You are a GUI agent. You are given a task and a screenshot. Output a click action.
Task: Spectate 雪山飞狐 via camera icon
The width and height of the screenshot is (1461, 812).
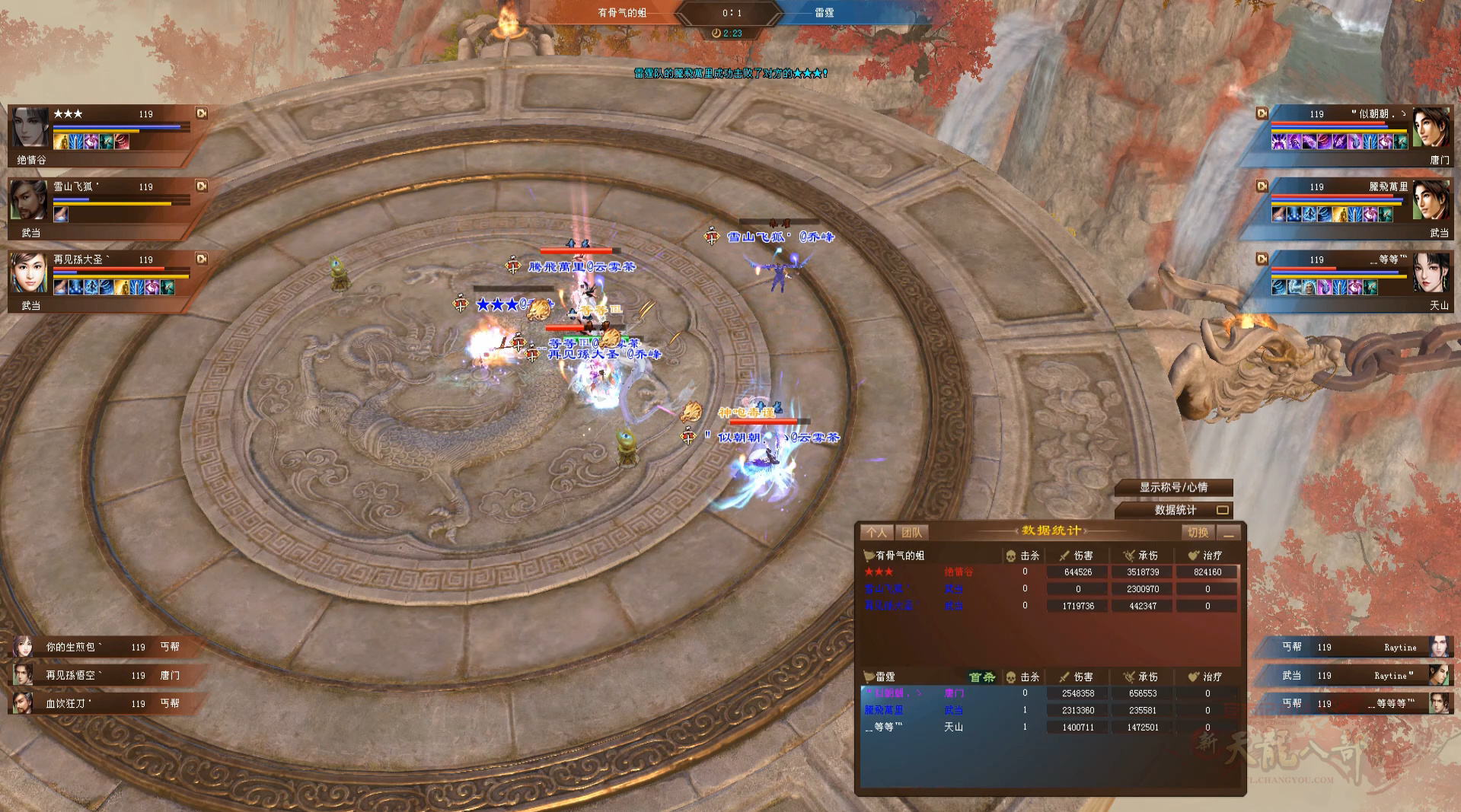pos(202,186)
